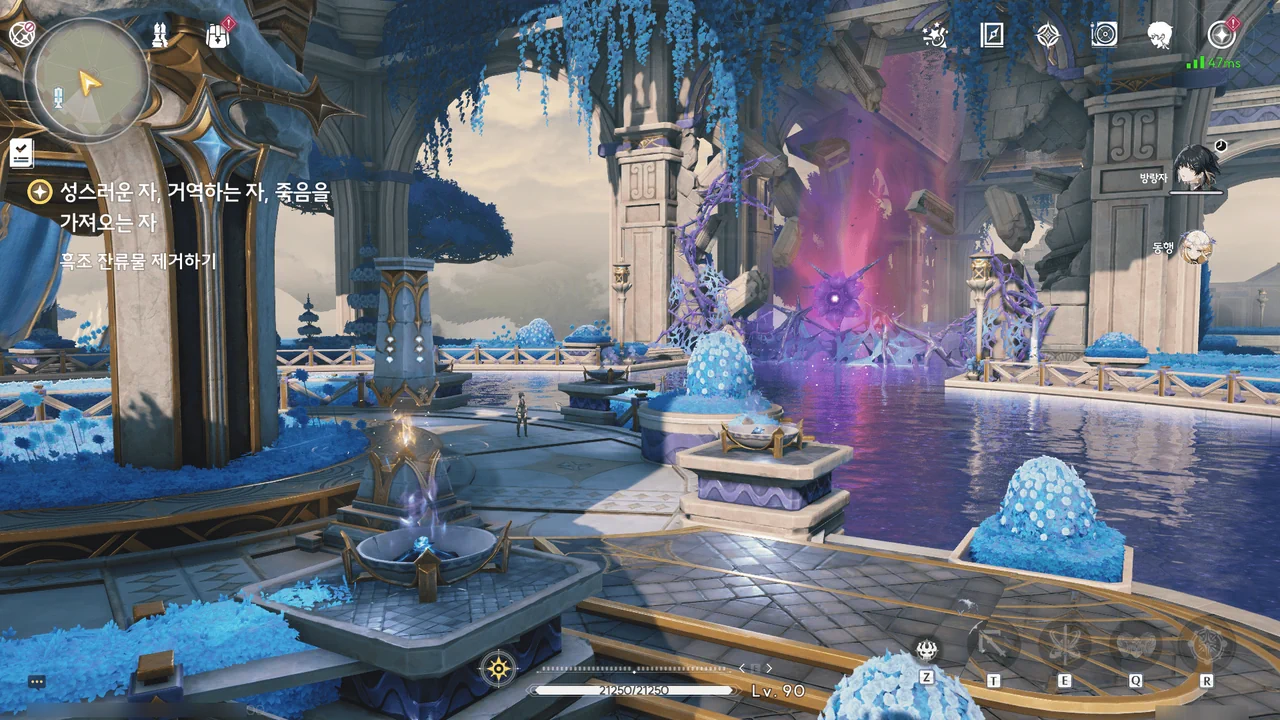This screenshot has height=720, width=1280.
Task: Click the golden sun emblem icon
Action: coord(497,668)
